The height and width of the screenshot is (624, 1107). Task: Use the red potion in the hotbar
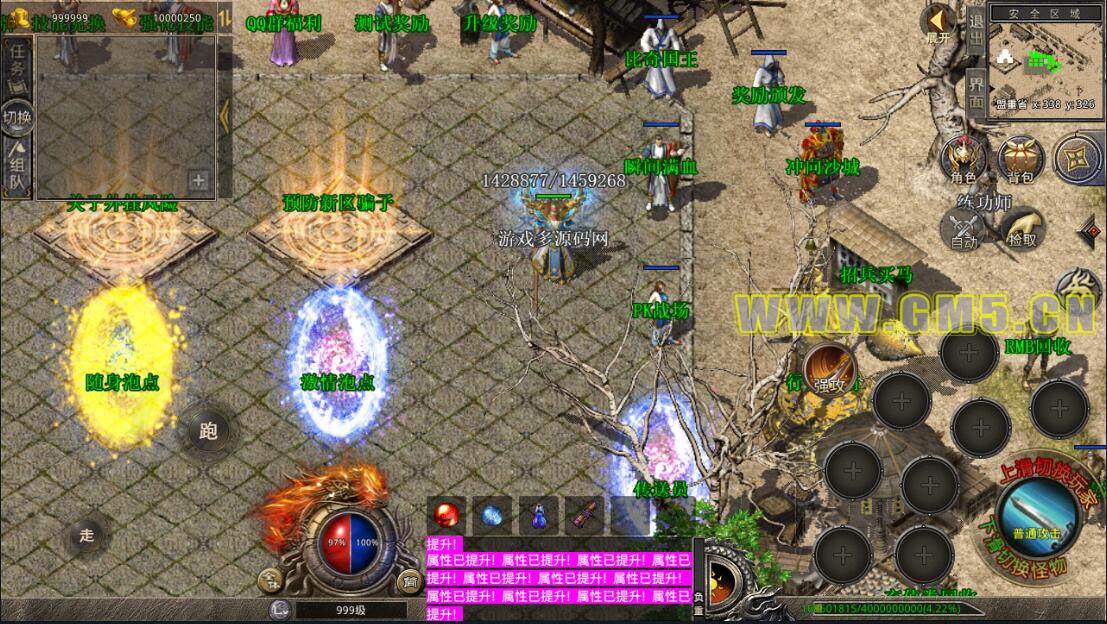445,515
